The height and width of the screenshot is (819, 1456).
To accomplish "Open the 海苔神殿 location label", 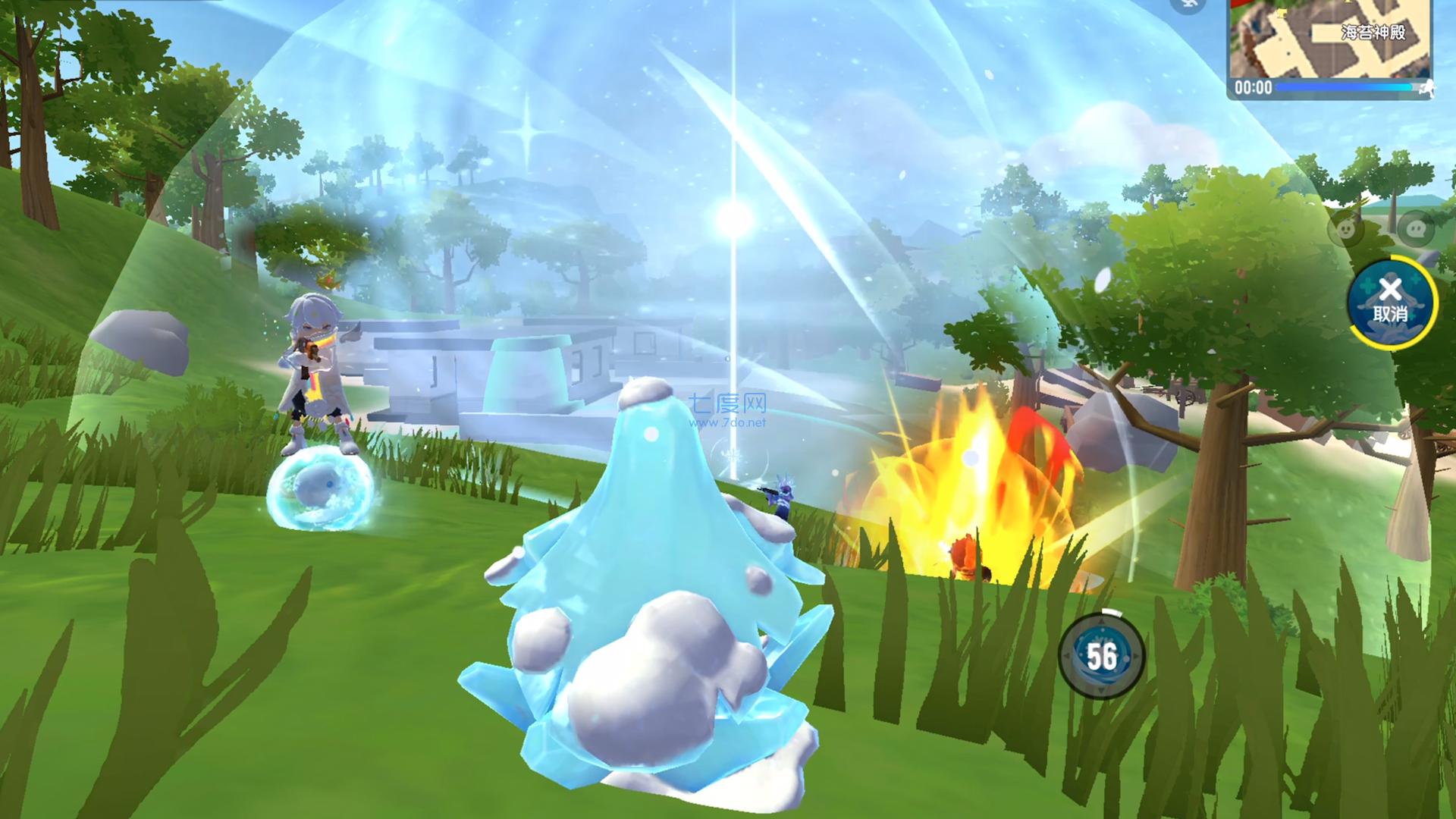I will pos(1373,32).
